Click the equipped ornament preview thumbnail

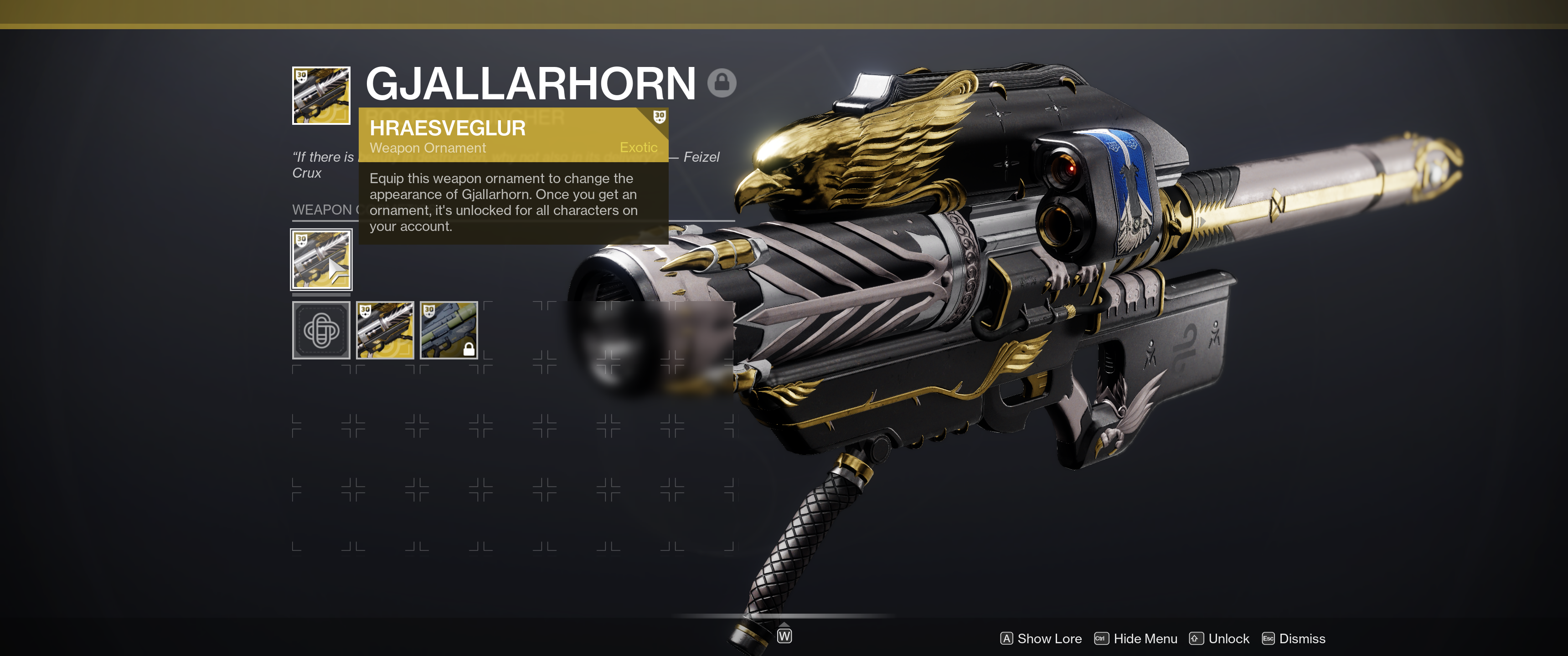(321, 261)
